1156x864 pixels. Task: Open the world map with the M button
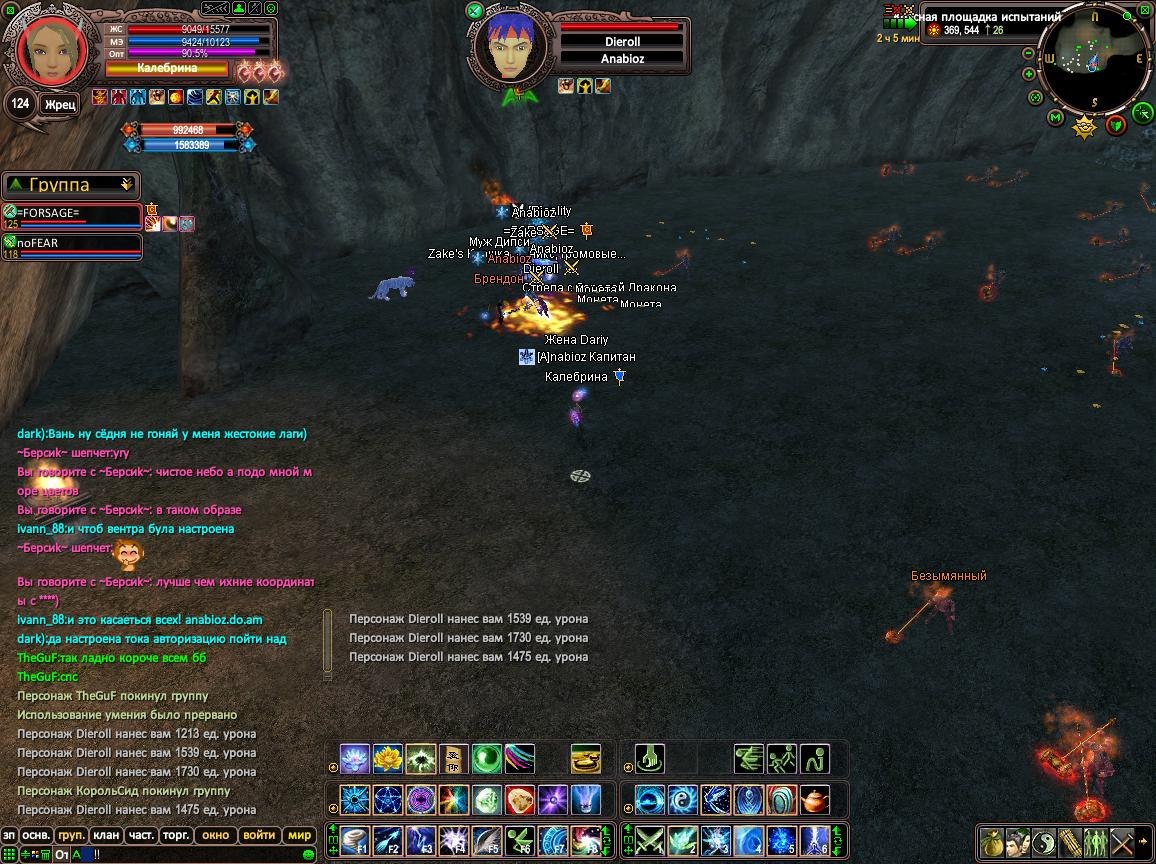(1055, 118)
